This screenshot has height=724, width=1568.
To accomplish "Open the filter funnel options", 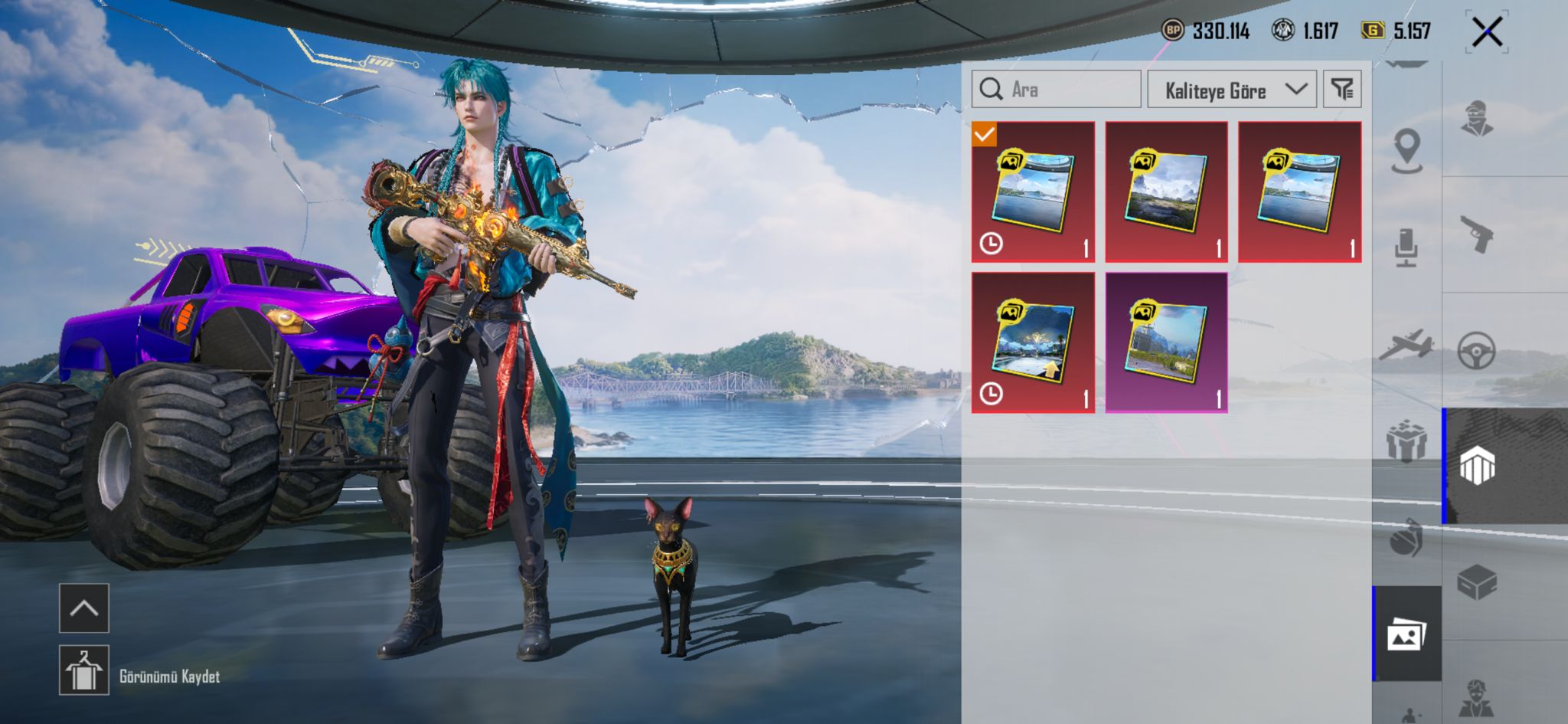I will point(1342,90).
